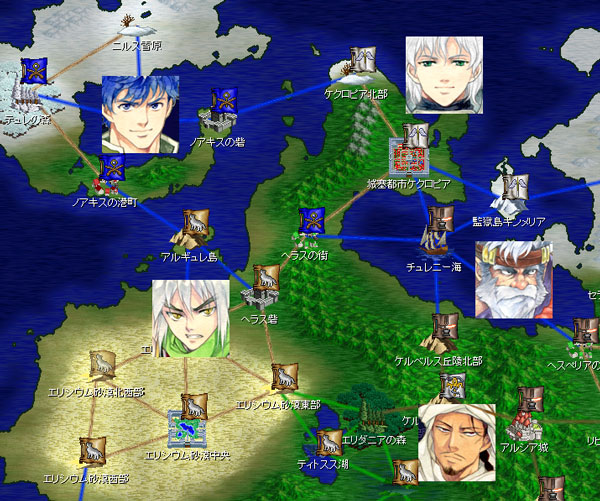Select the エリシウム砂漠東部 territory
Image resolution: width=600 pixels, height=501 pixels.
tap(284, 380)
